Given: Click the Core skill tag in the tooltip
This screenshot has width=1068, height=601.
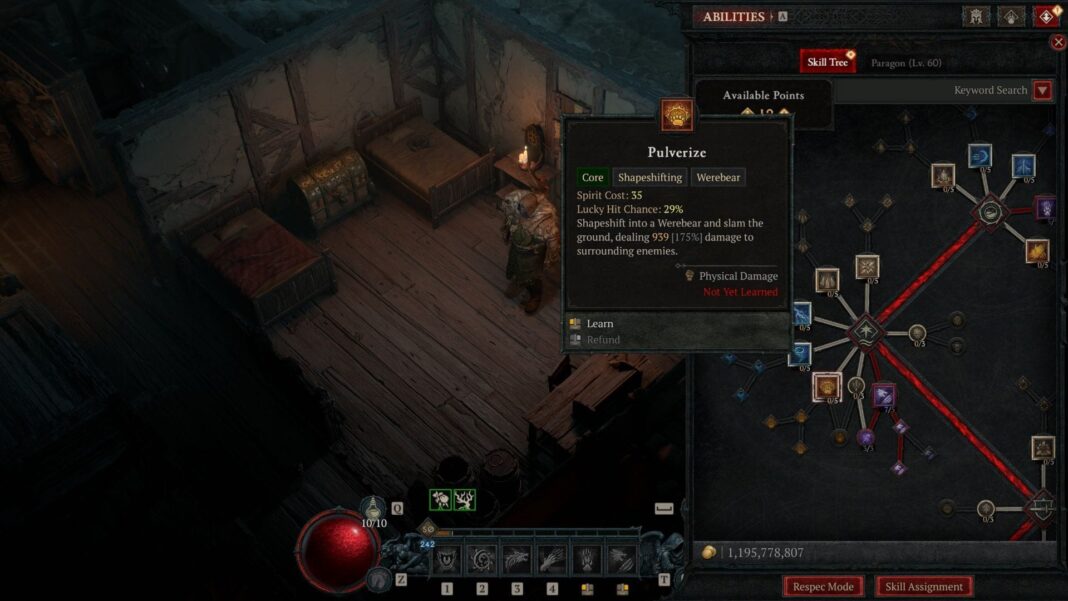Looking at the screenshot, I should [x=593, y=177].
